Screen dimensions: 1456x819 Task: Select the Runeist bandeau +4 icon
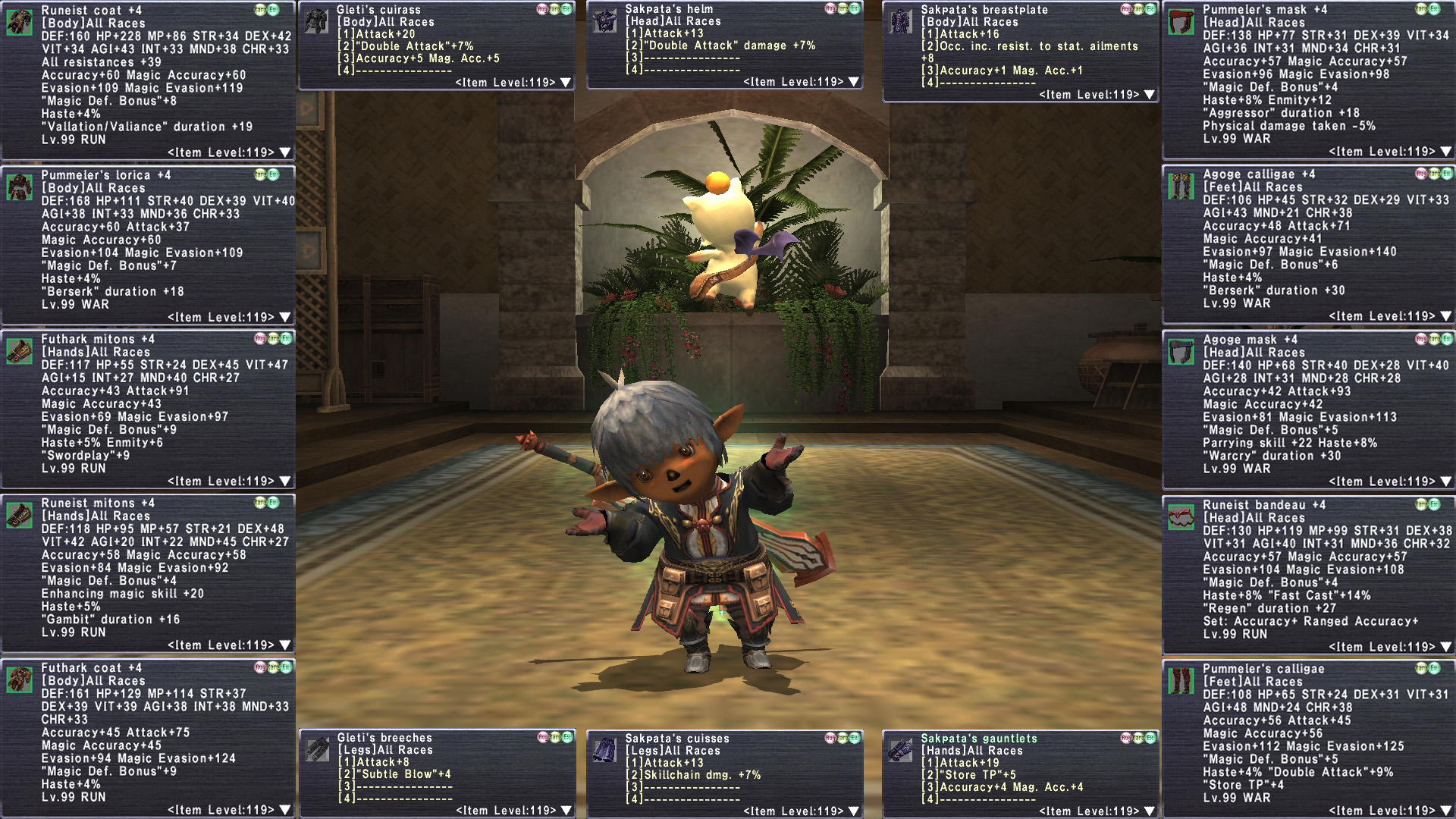[x=1181, y=517]
